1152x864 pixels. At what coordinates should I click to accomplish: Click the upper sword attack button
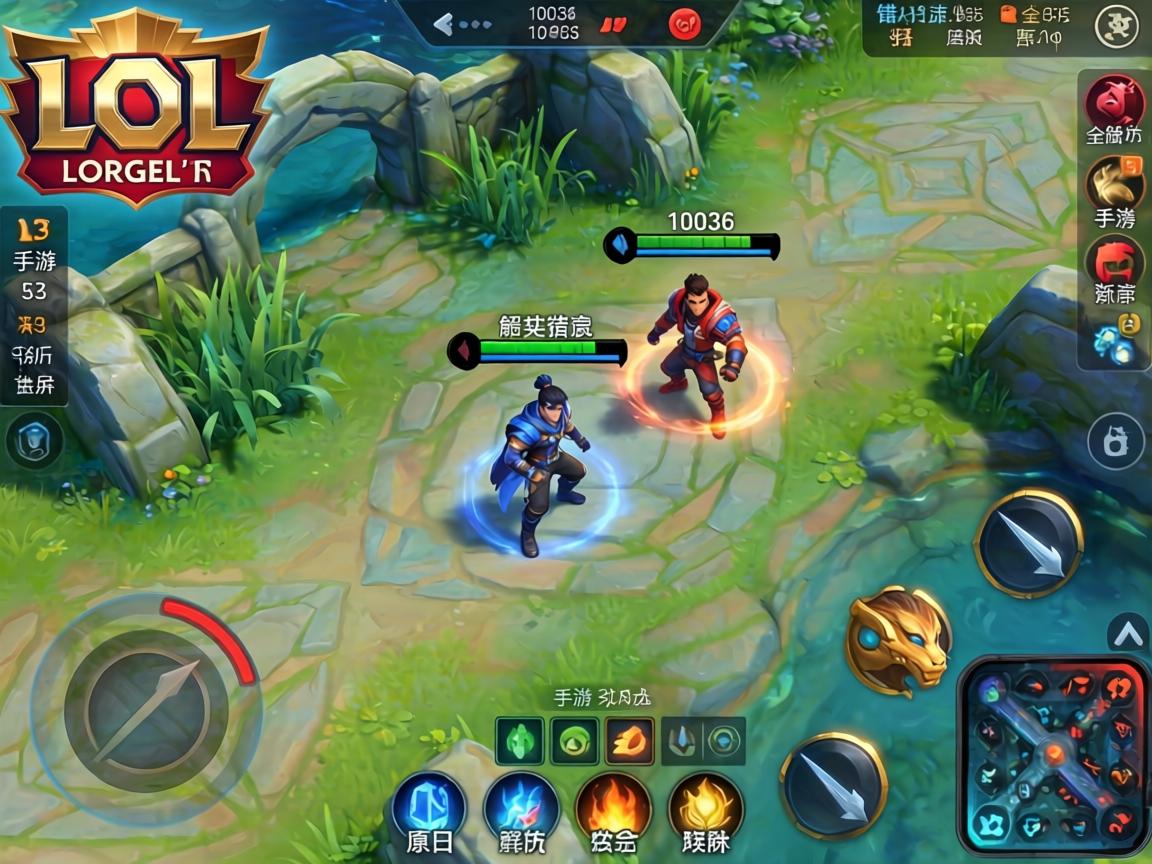1029,543
